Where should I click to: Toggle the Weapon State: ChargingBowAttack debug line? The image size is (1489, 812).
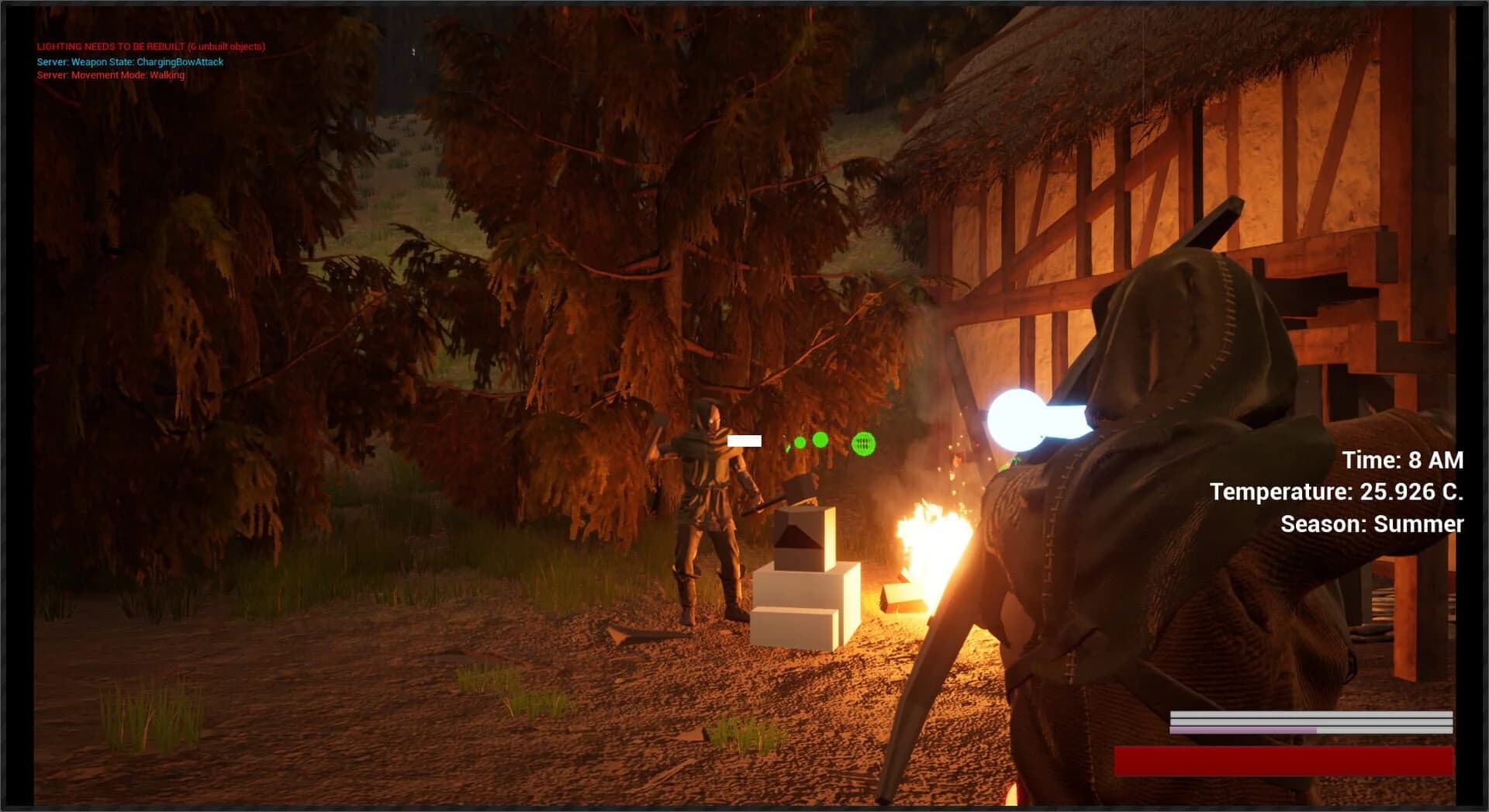[x=130, y=61]
